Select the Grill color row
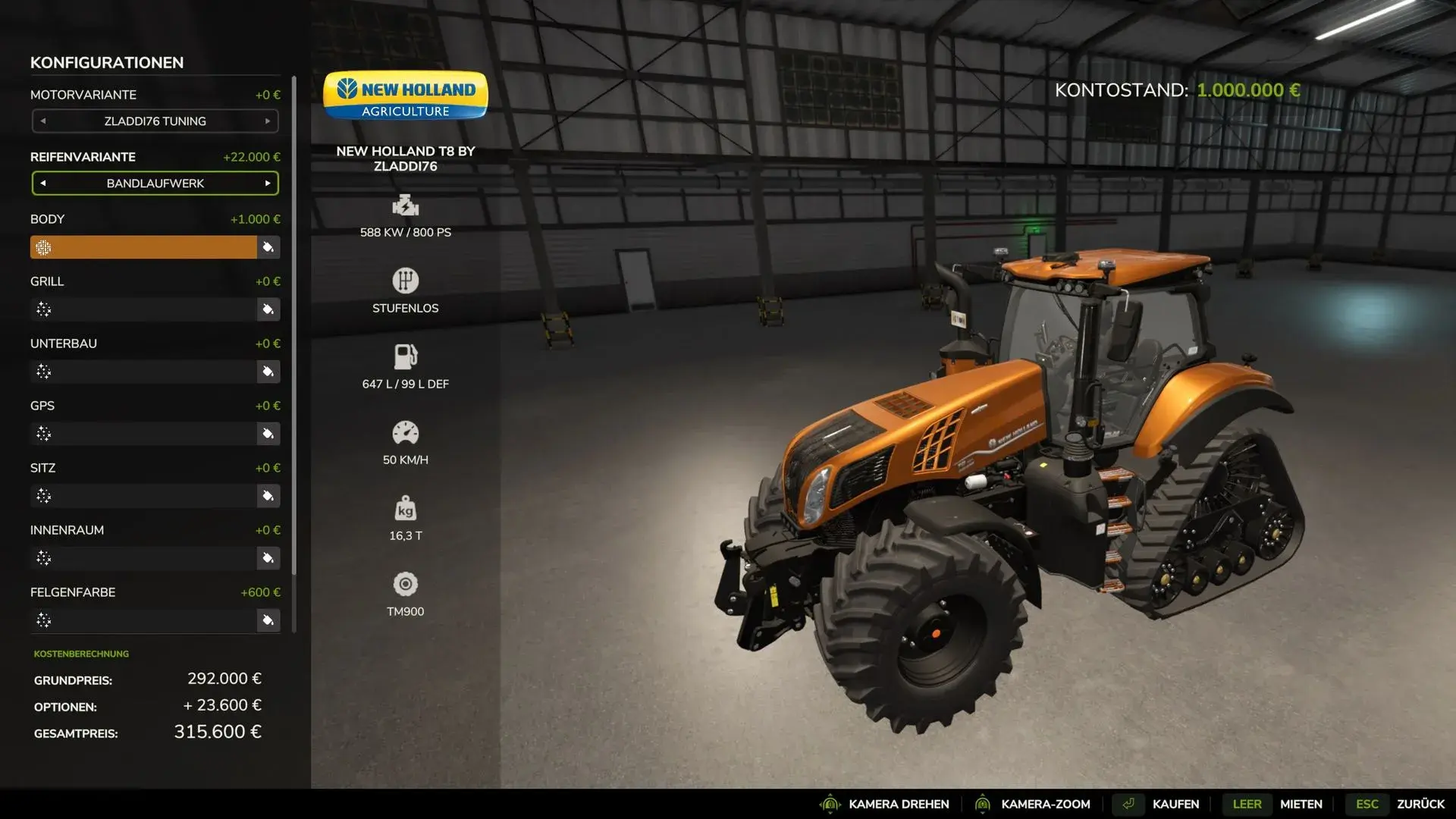 pyautogui.click(x=144, y=309)
